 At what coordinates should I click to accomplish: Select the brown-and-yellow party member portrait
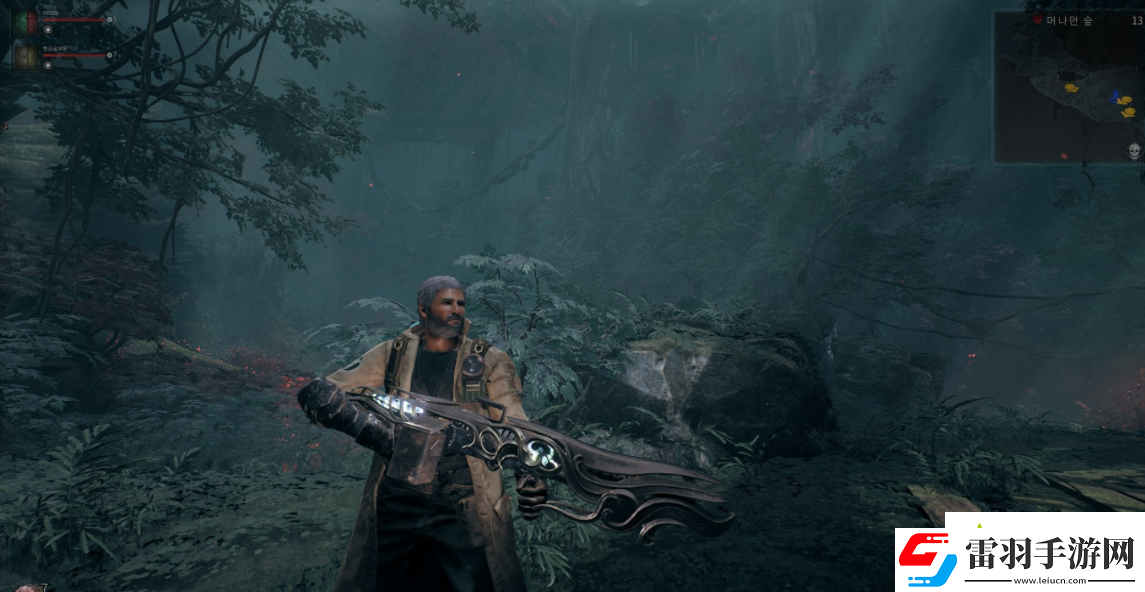click(x=26, y=57)
